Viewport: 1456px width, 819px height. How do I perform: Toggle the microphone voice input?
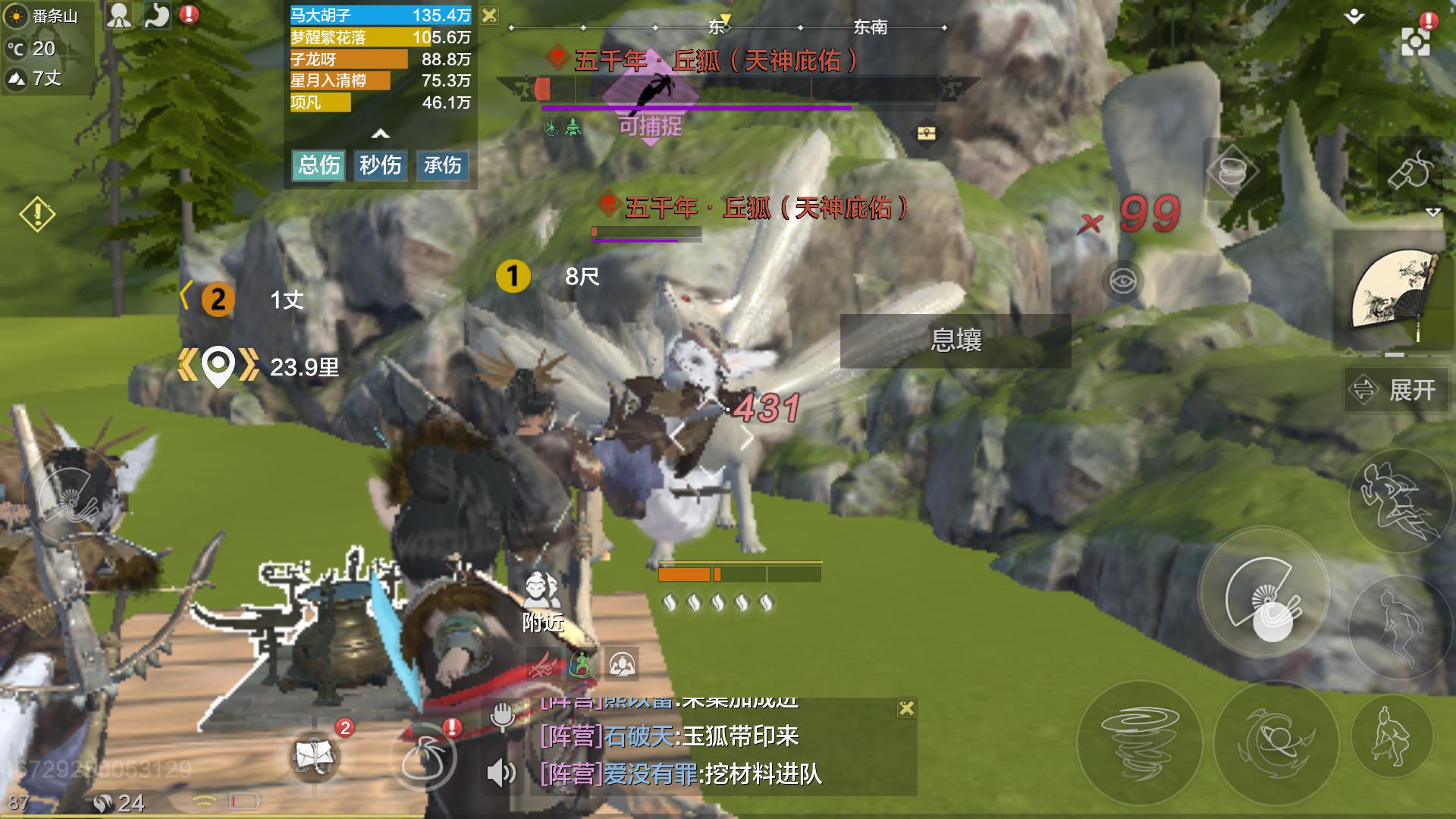(502, 716)
